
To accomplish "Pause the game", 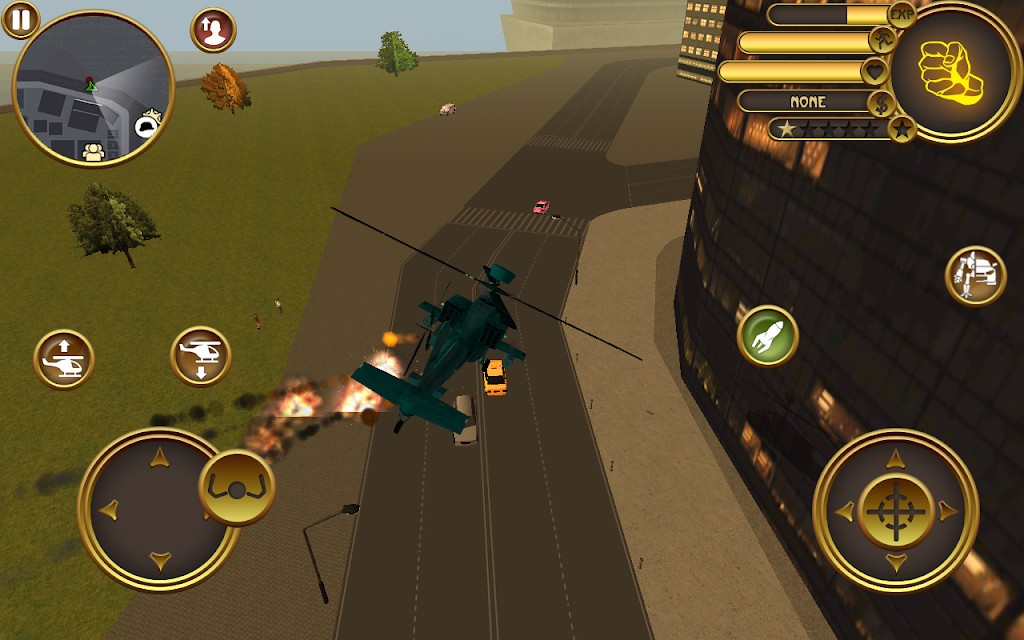I will 20,19.
